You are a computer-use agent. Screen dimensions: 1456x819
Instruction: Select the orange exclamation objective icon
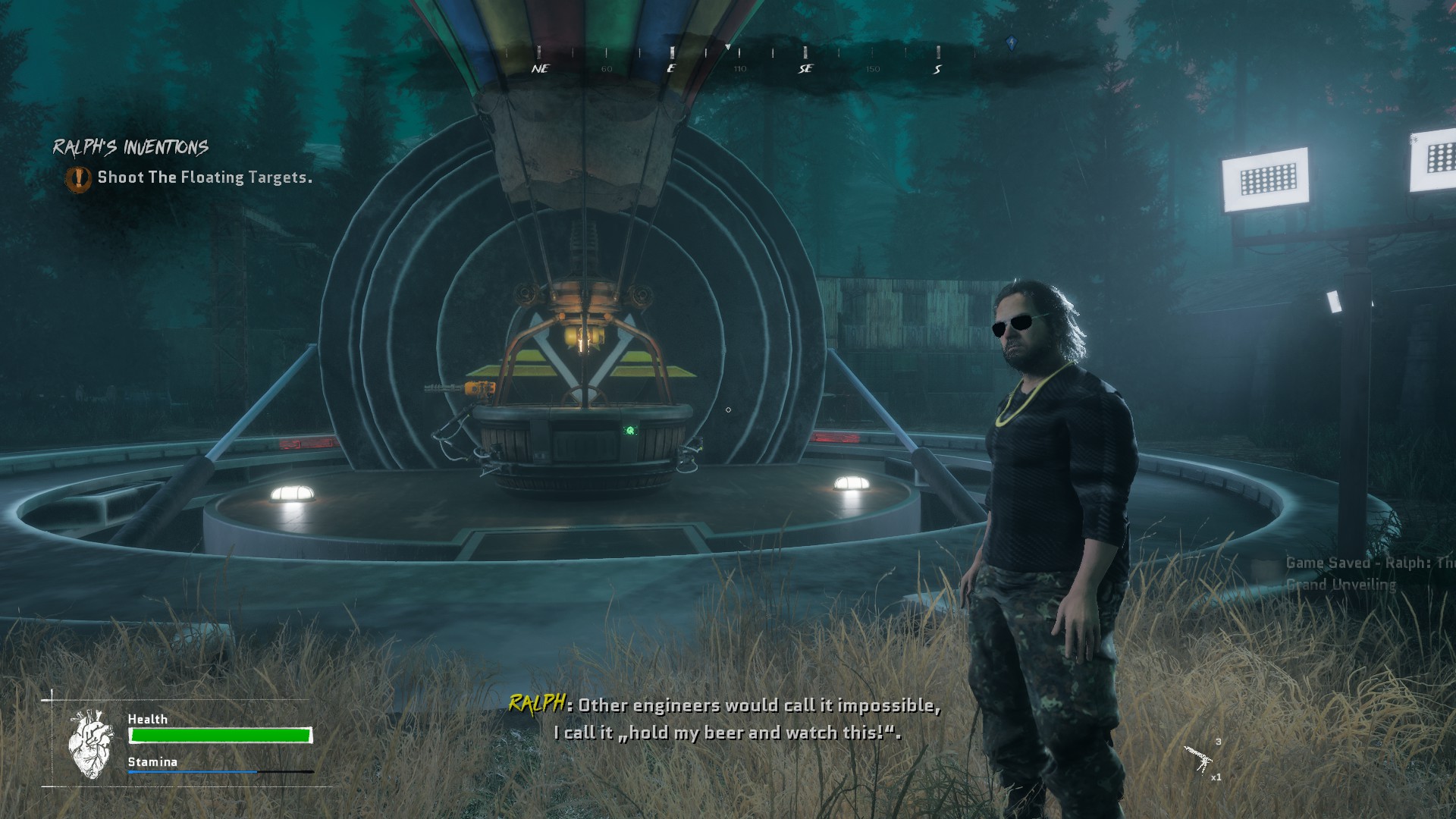(78, 179)
